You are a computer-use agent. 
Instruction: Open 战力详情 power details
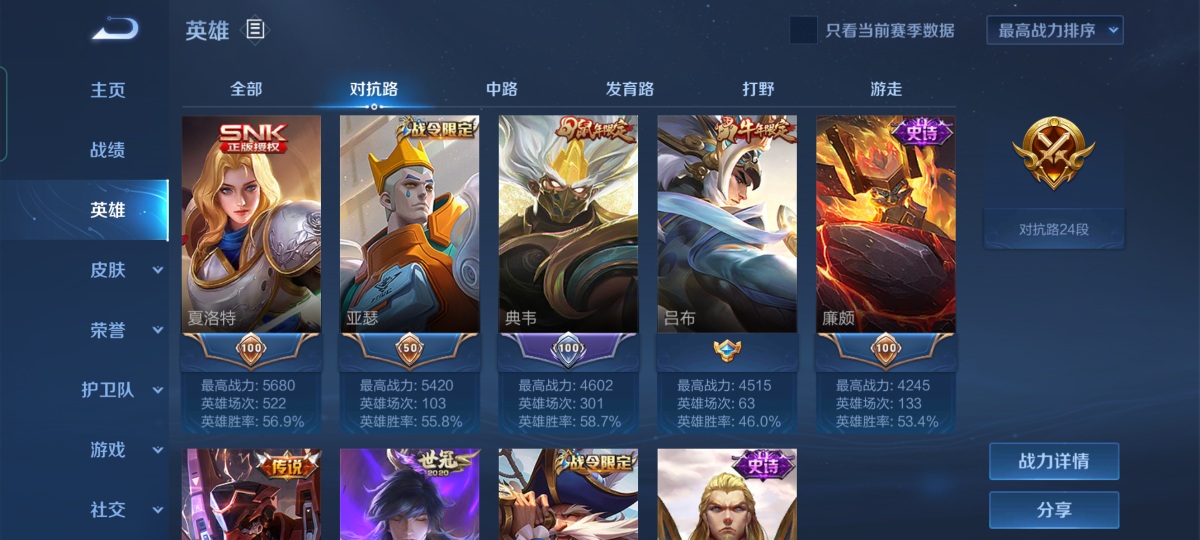[1054, 462]
